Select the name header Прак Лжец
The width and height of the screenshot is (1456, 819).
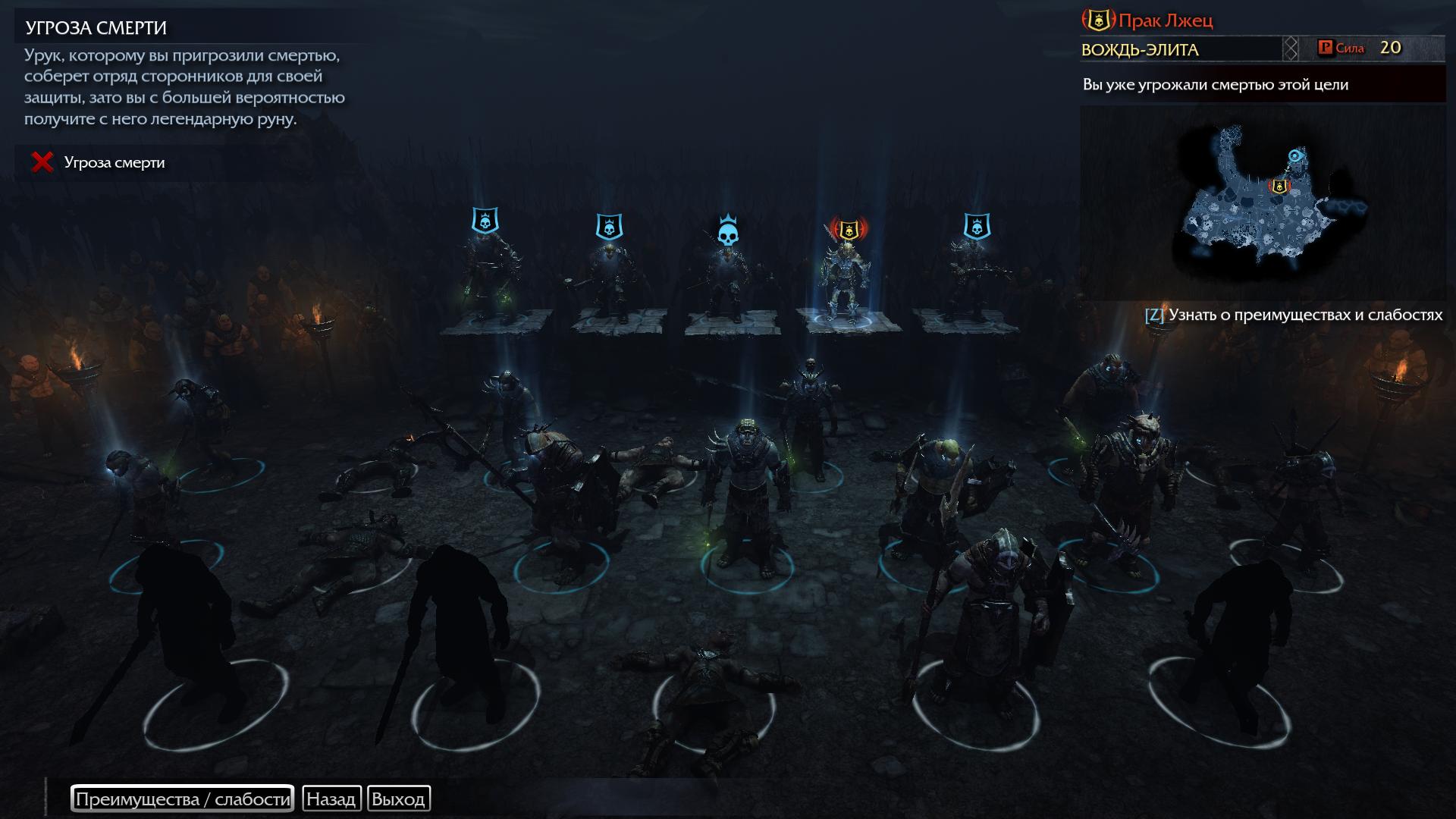[1165, 20]
